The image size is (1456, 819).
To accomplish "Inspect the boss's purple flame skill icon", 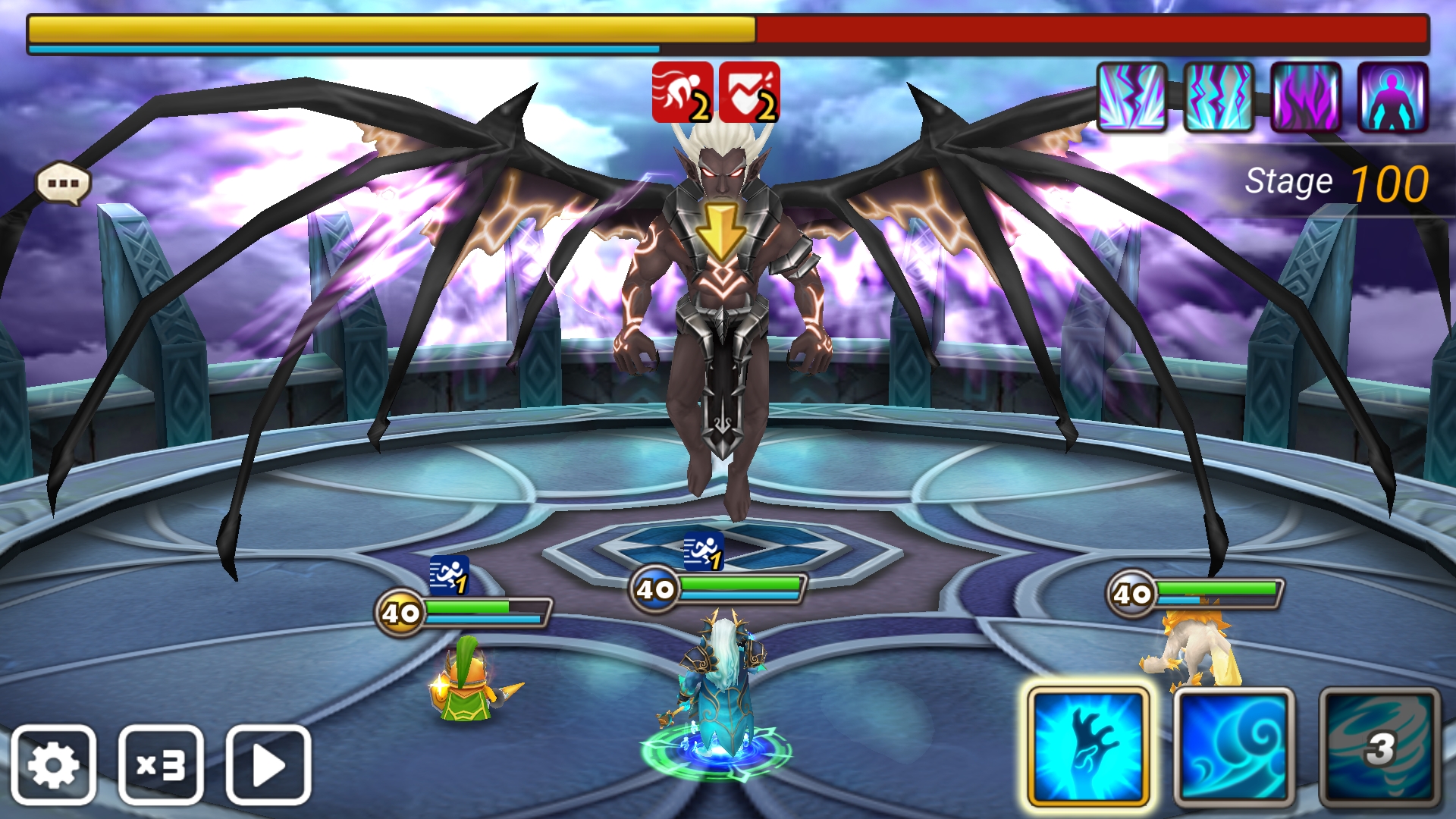I will tap(1306, 97).
